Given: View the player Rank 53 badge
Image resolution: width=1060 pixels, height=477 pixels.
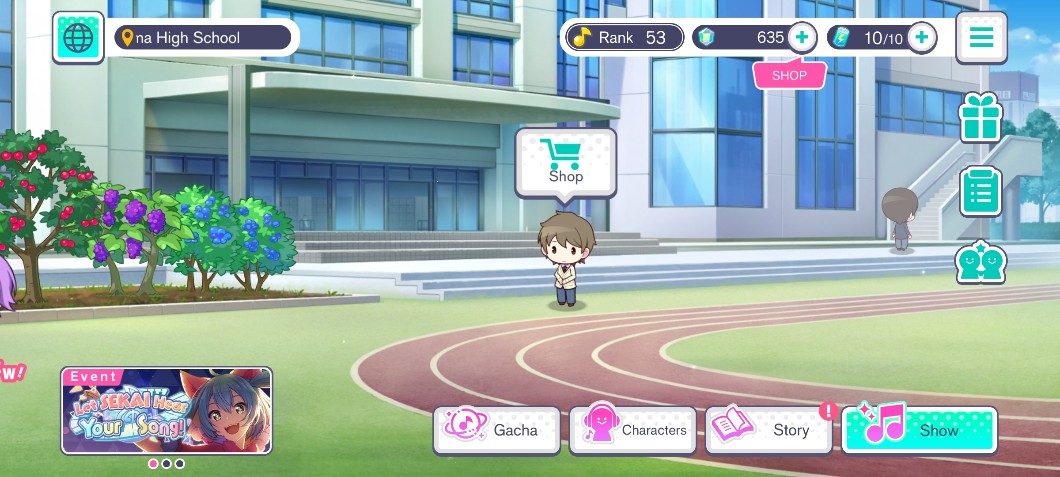Looking at the screenshot, I should coord(625,38).
